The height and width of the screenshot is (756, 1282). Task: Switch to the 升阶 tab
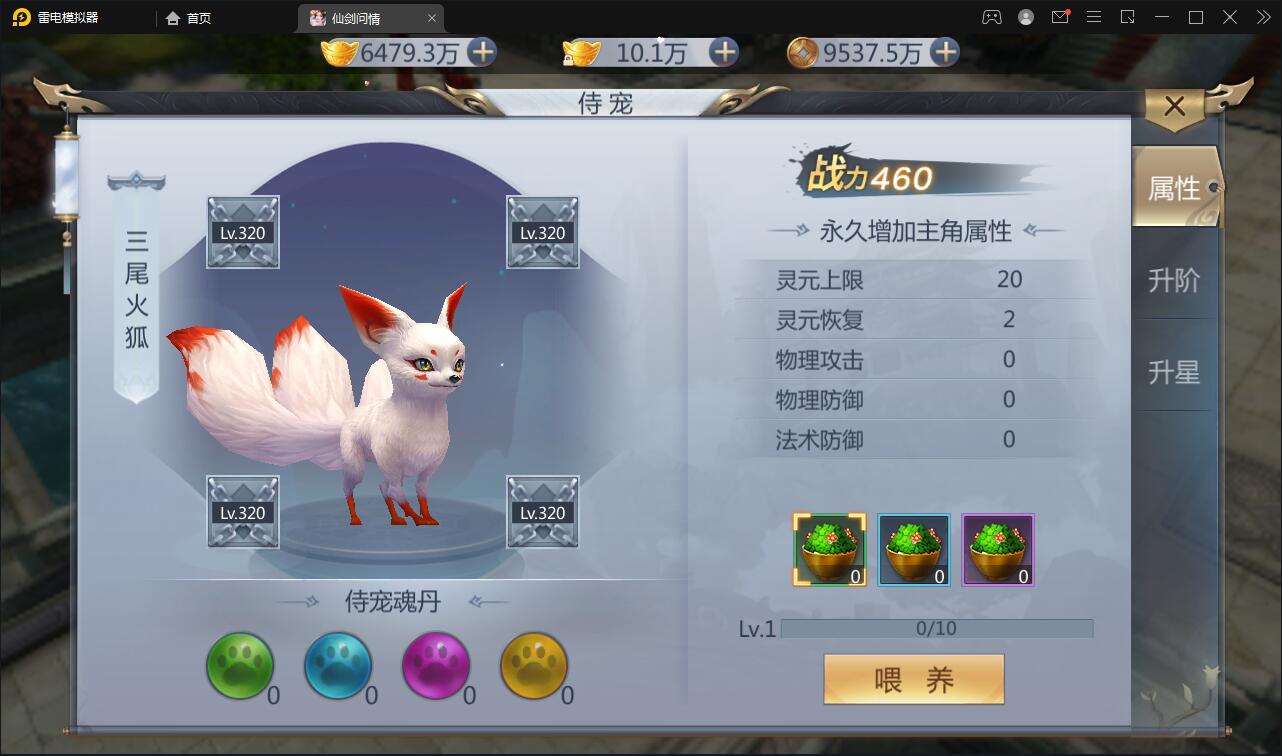coord(1175,280)
